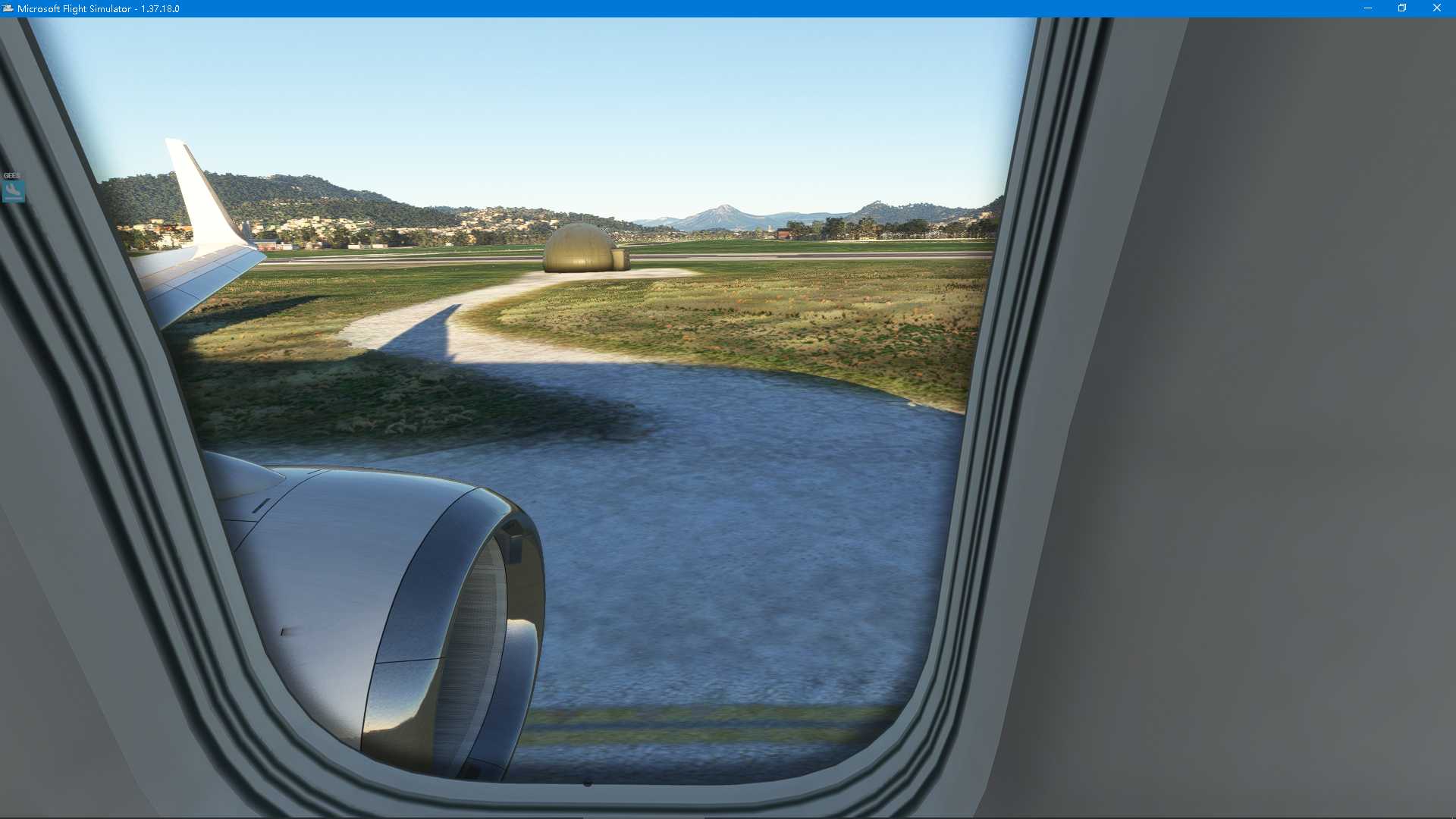
Task: Select the GEES label above the widget
Action: coord(11,175)
